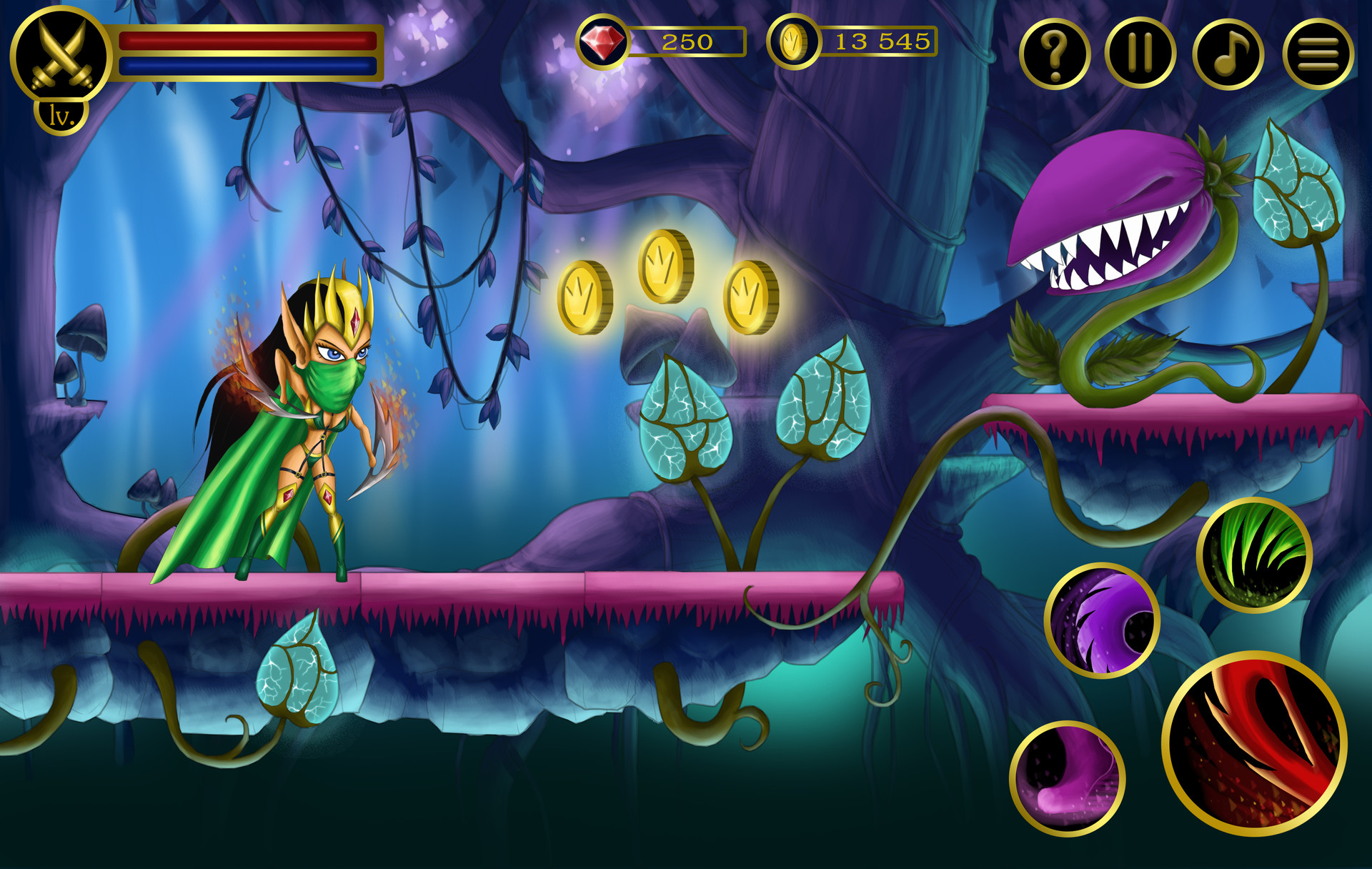Open the help question mark button
This screenshot has height=869, width=1372.
coord(1054,54)
